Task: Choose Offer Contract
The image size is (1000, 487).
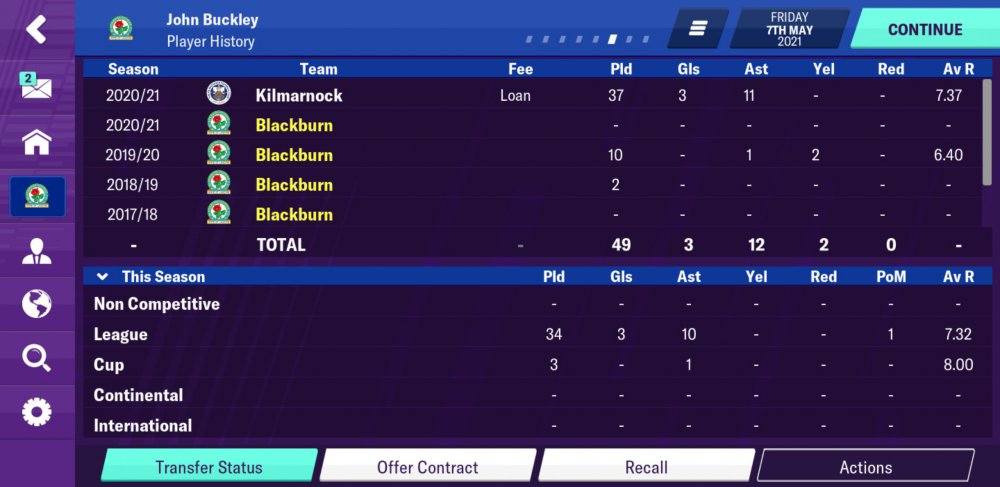Action: (x=427, y=467)
